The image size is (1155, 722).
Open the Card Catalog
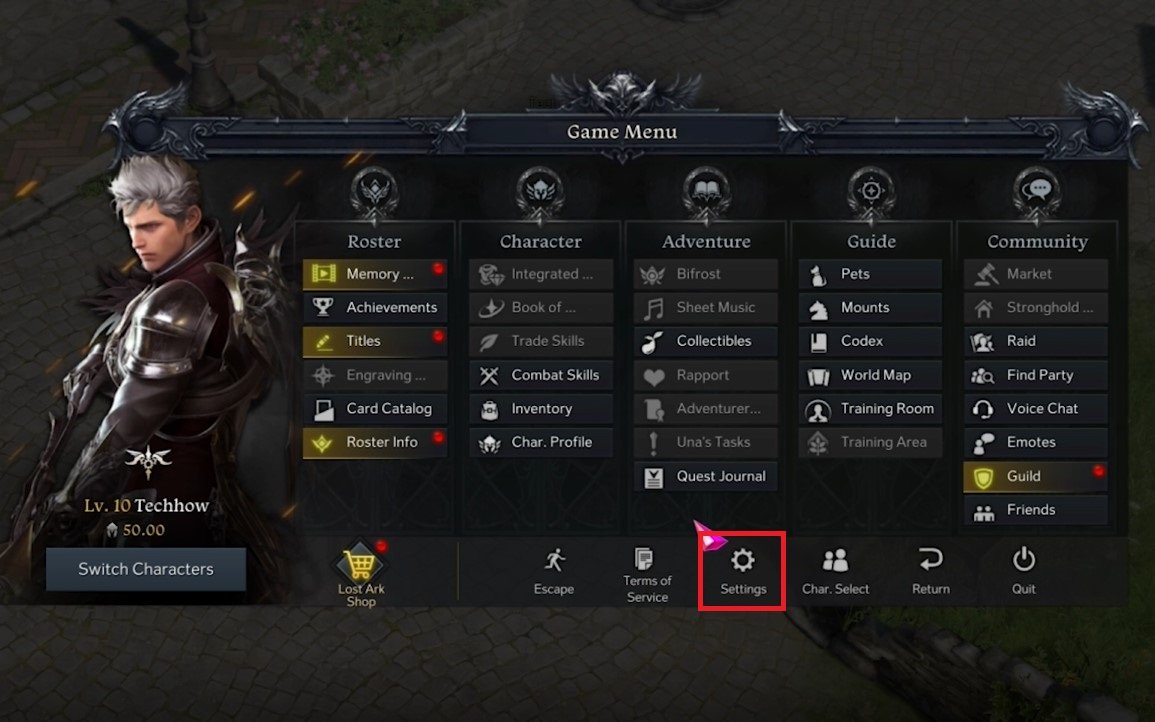[375, 408]
